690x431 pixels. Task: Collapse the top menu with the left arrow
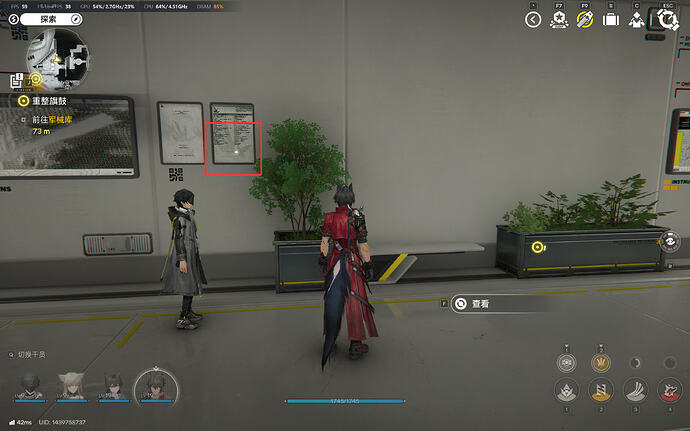[533, 19]
